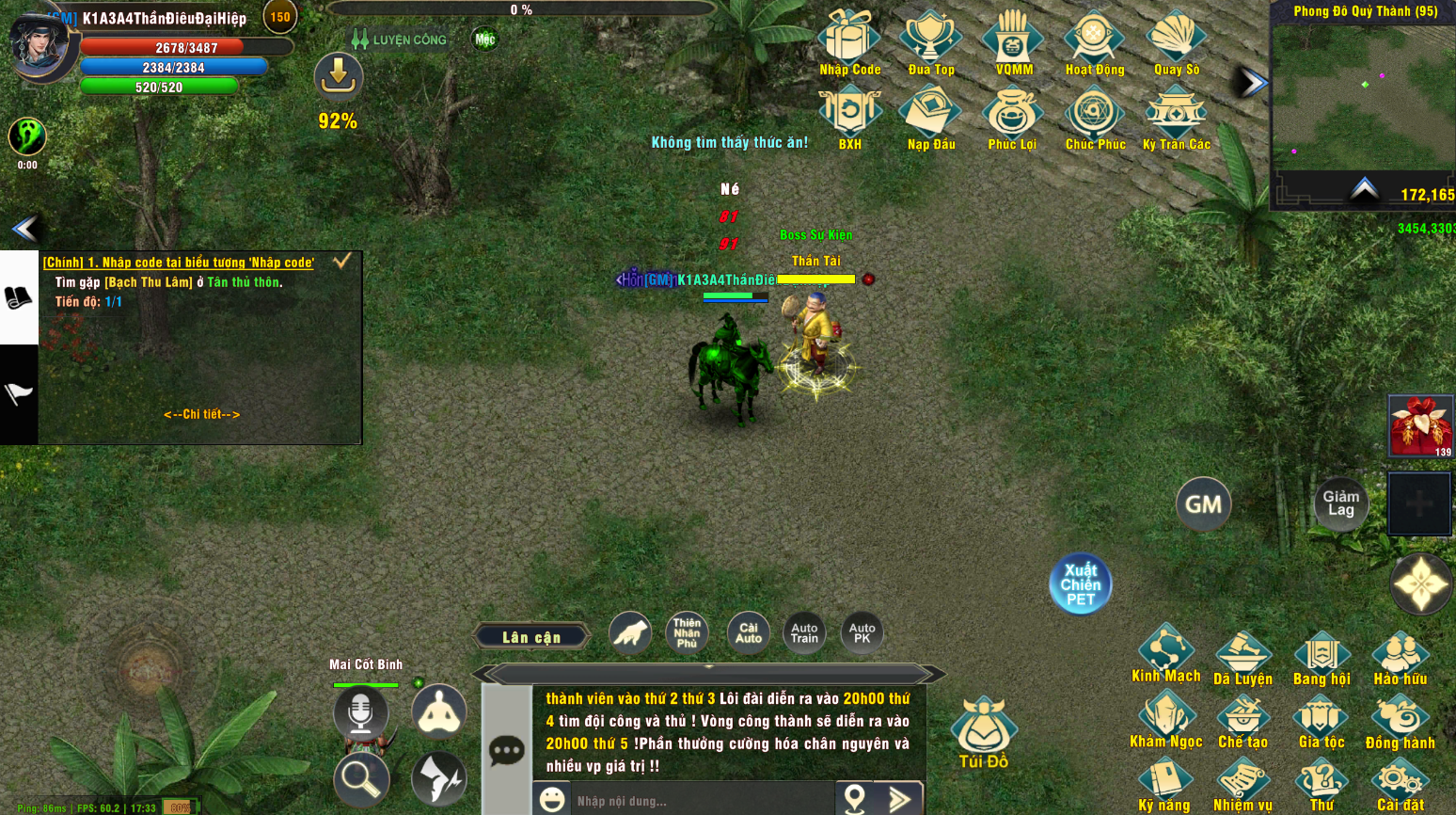Select the Mộc option beside Luyện Công
Viewport: 1456px width, 815px height.
(483, 40)
